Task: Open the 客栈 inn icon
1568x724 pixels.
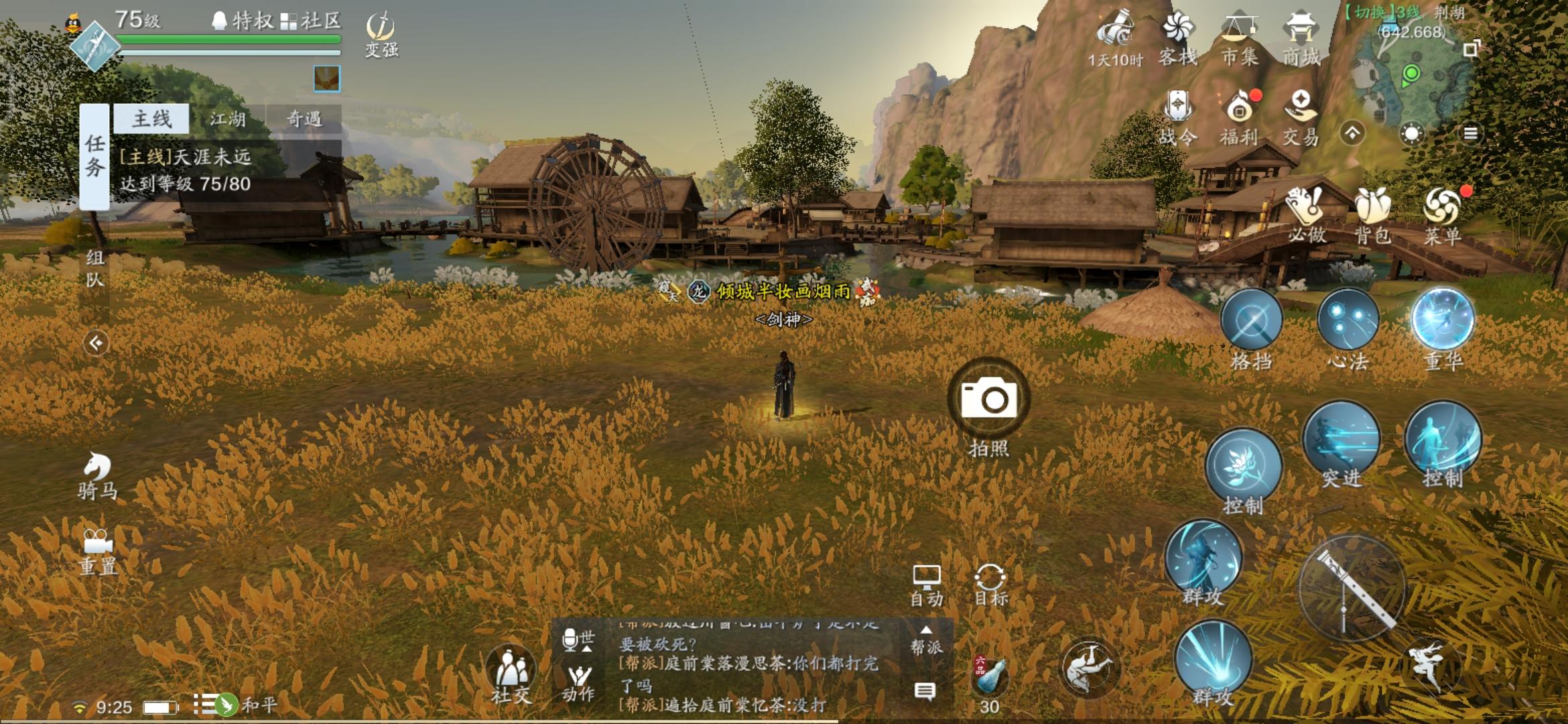Action: 1178,39
